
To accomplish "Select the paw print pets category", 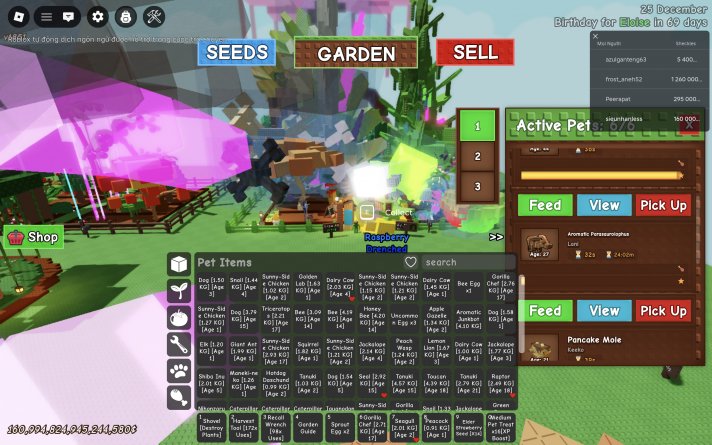I will tap(179, 372).
